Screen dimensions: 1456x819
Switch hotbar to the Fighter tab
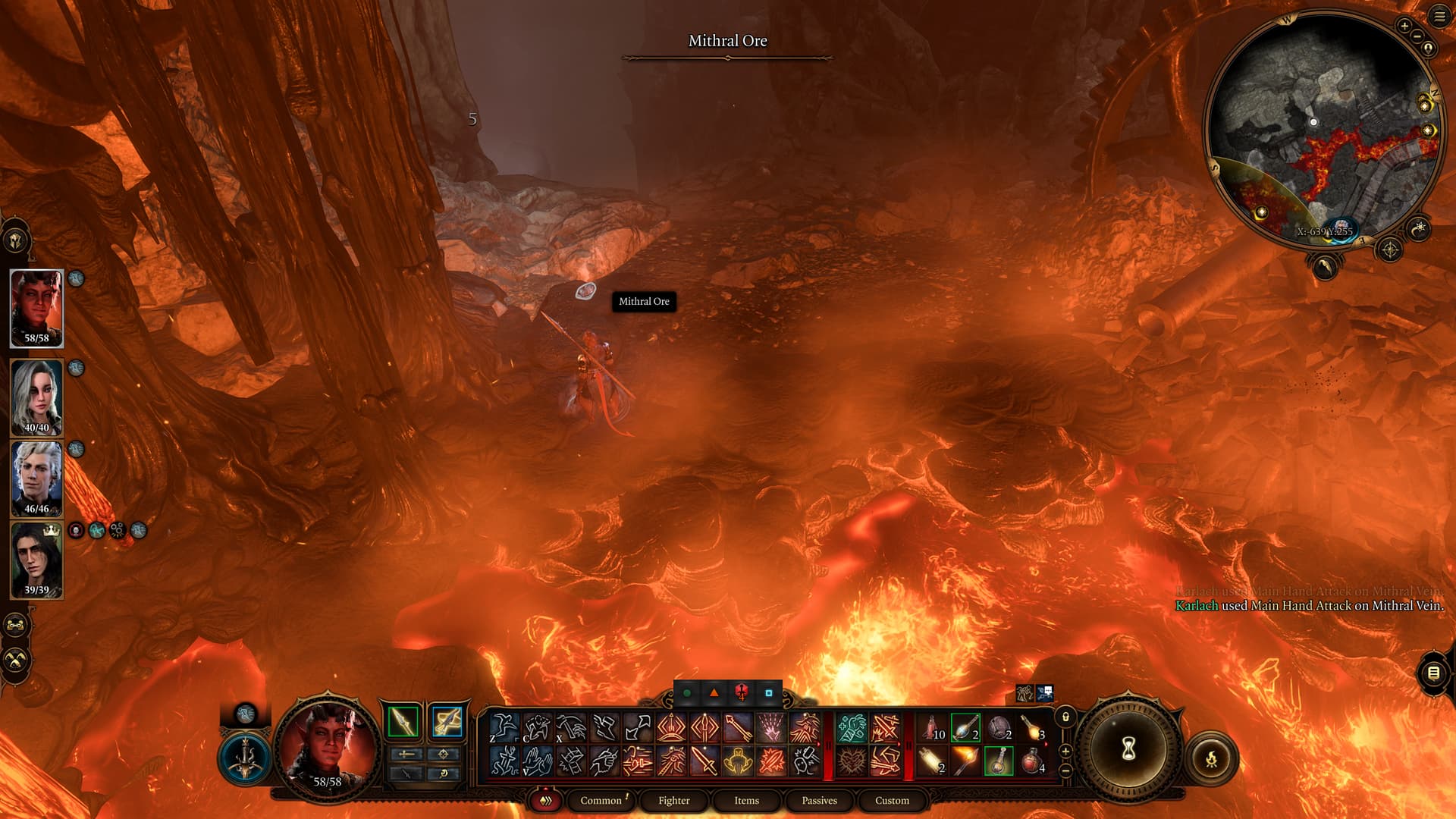tap(673, 800)
